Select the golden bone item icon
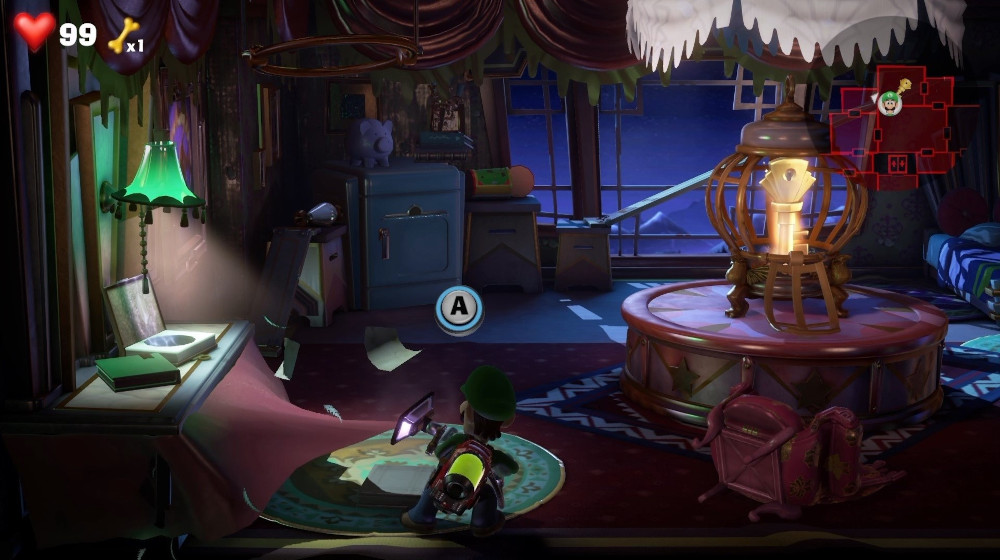The height and width of the screenshot is (560, 1000). [121, 36]
